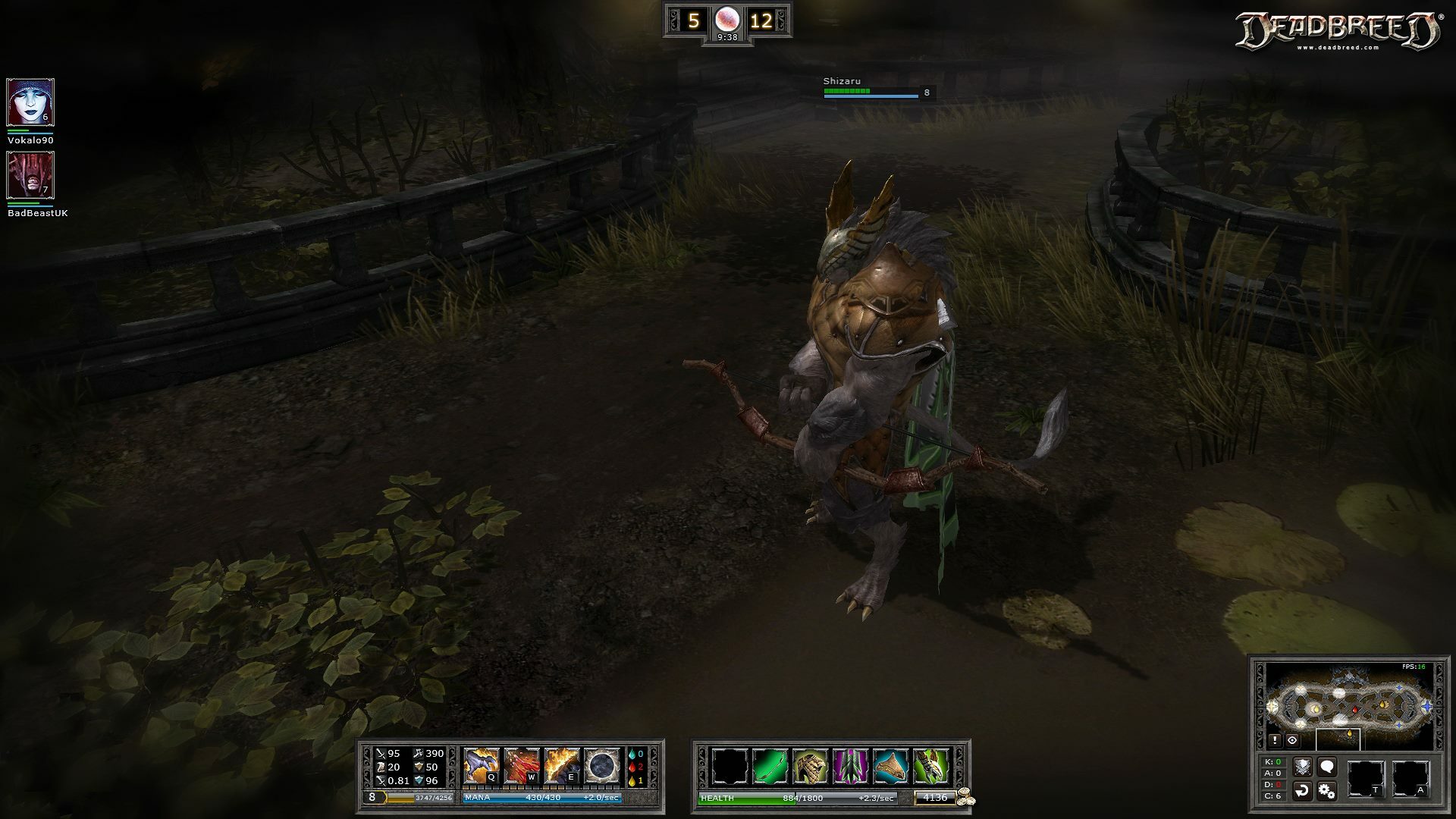Viewport: 1456px width, 819px height.
Task: Activate the exclamation mark ping button
Action: coord(1276,740)
